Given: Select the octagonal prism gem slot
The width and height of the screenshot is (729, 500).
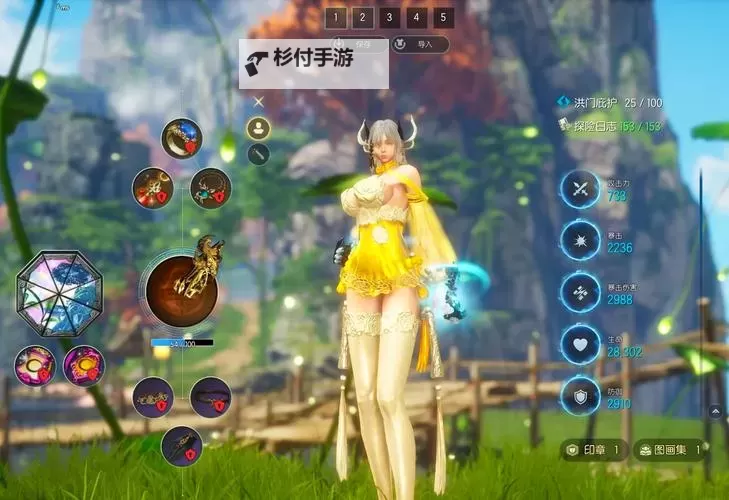Looking at the screenshot, I should (x=60, y=293).
